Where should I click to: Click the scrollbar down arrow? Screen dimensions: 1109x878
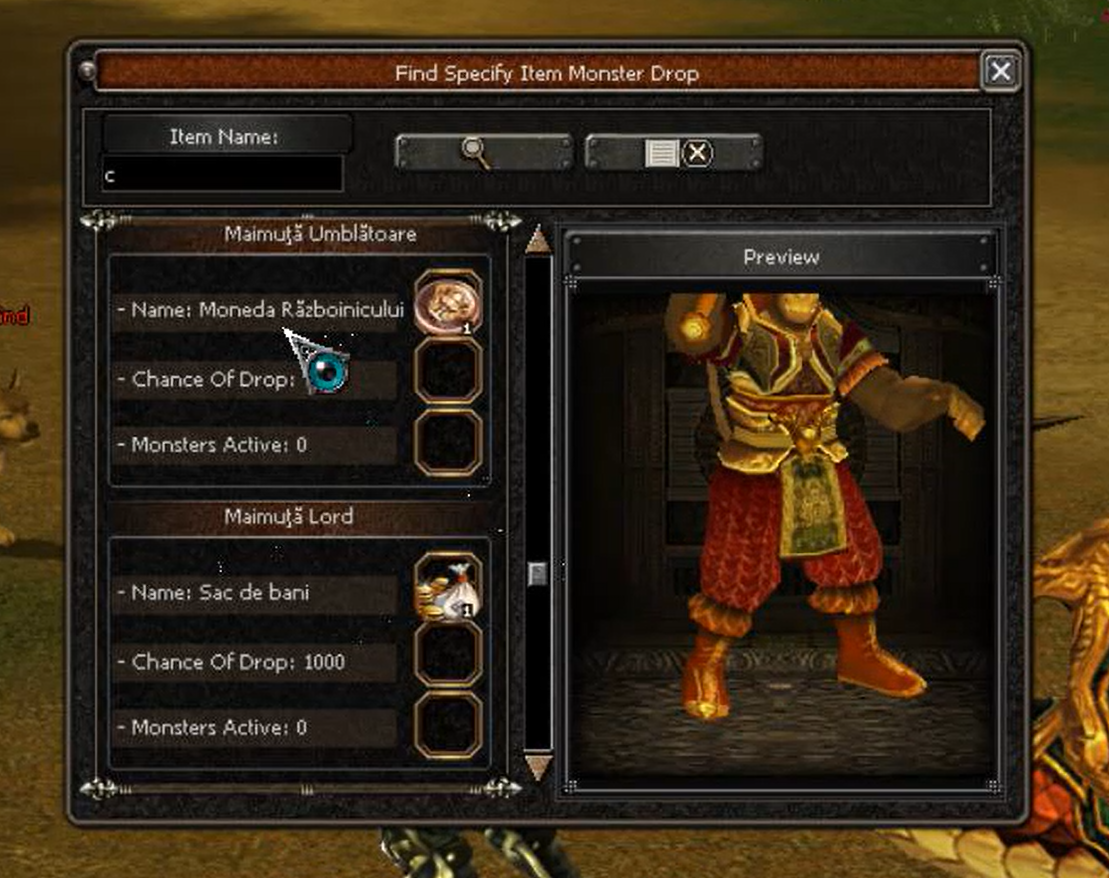pyautogui.click(x=538, y=767)
